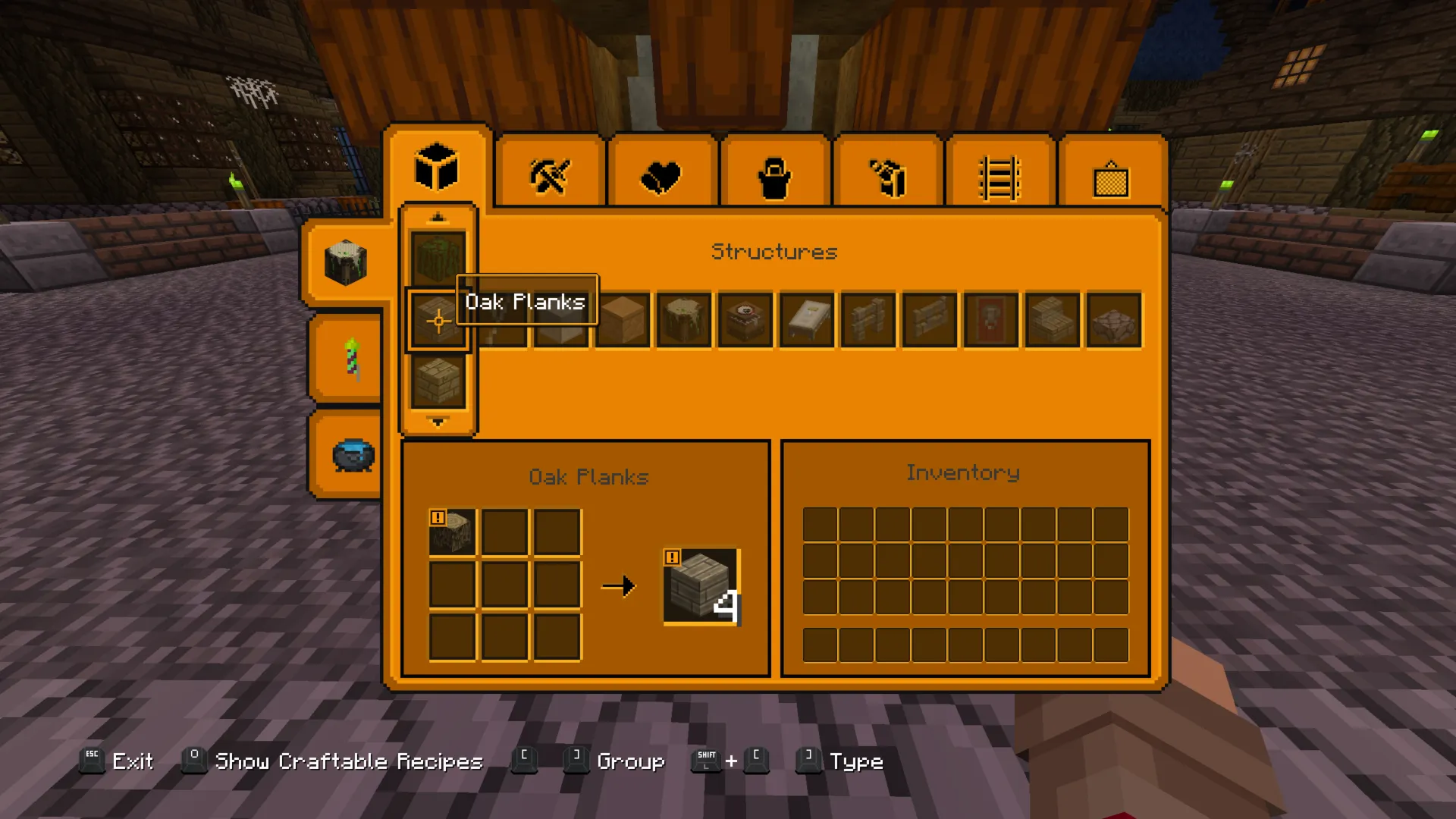Choose the firework rocket side category
This screenshot has width=1456, height=819.
(x=351, y=358)
